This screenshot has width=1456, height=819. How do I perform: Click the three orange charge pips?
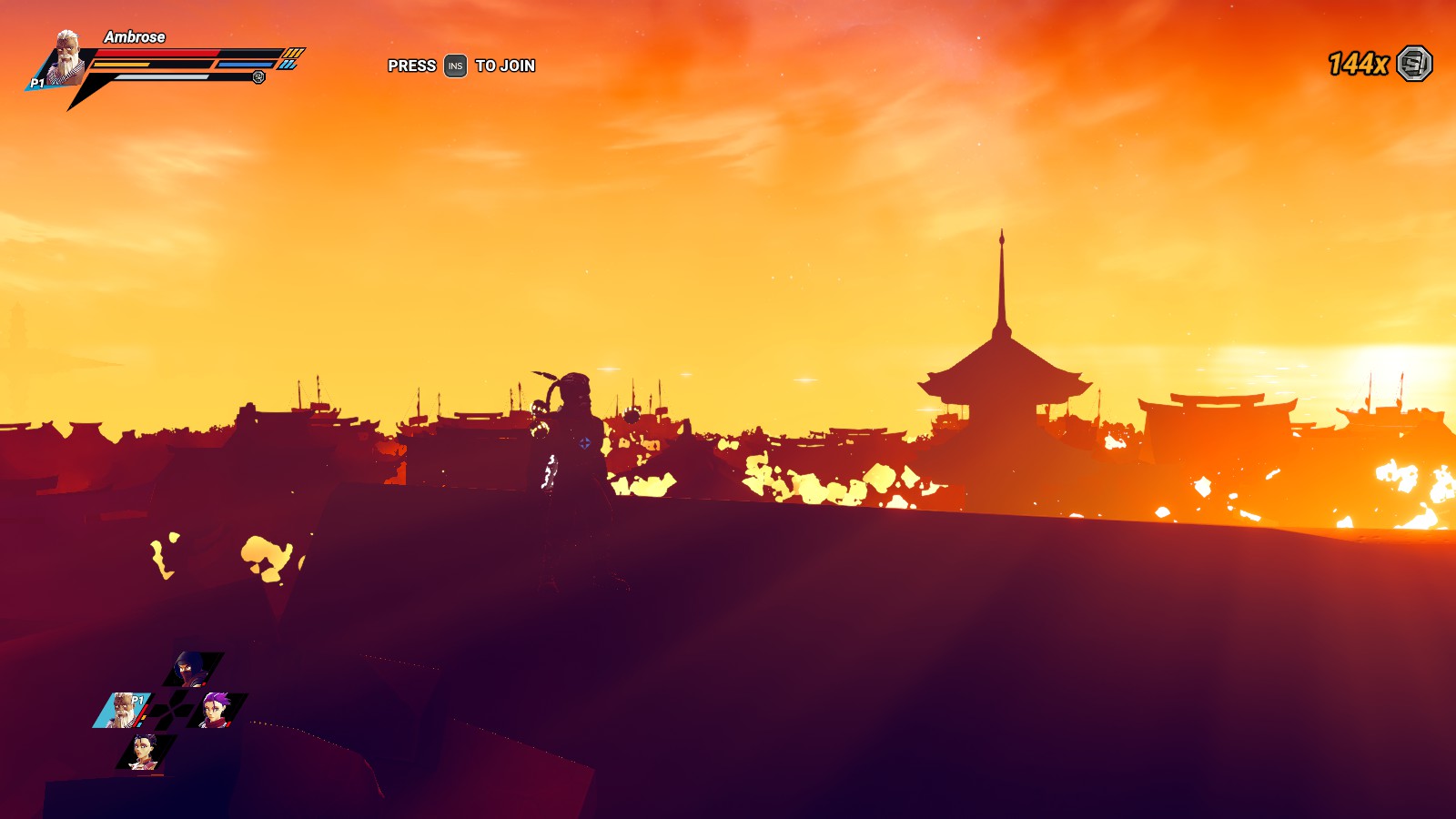coord(292,54)
